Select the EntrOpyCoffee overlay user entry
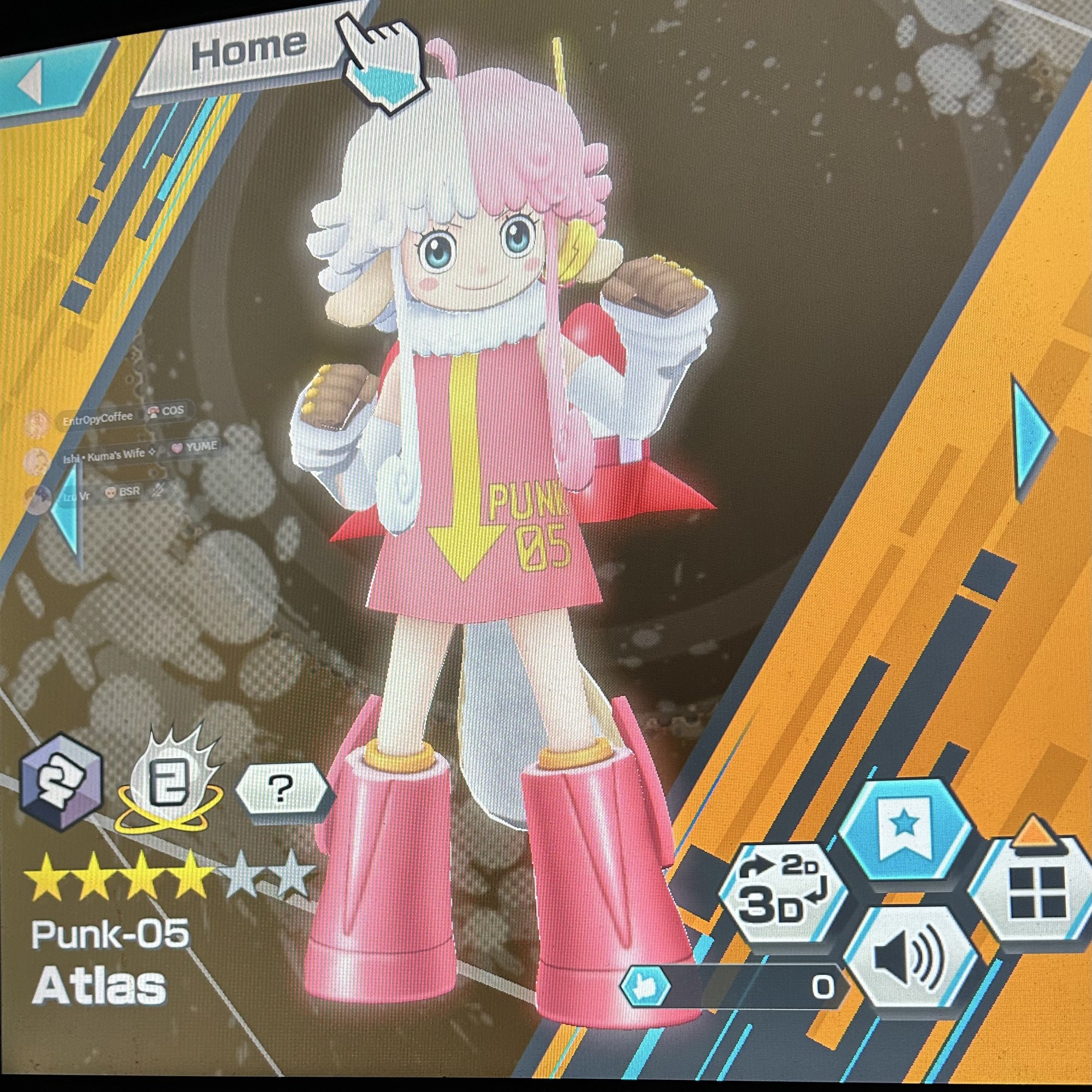 coord(97,419)
